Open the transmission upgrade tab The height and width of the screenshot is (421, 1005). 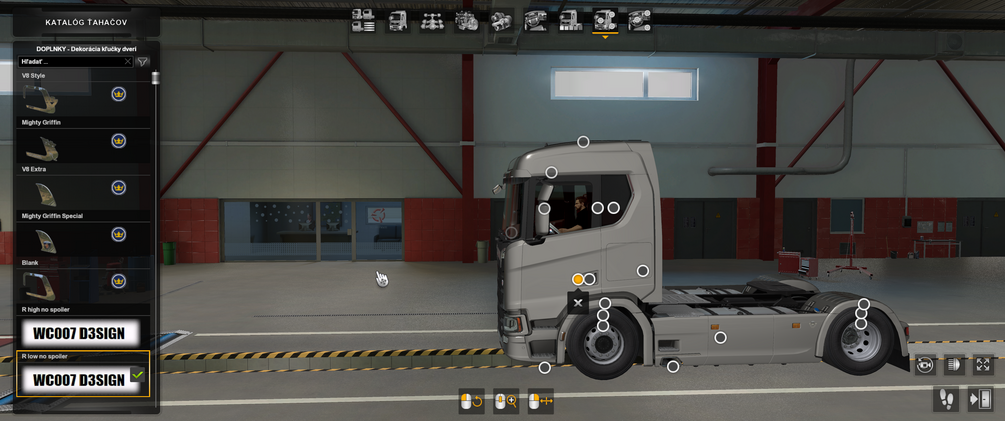tap(501, 20)
